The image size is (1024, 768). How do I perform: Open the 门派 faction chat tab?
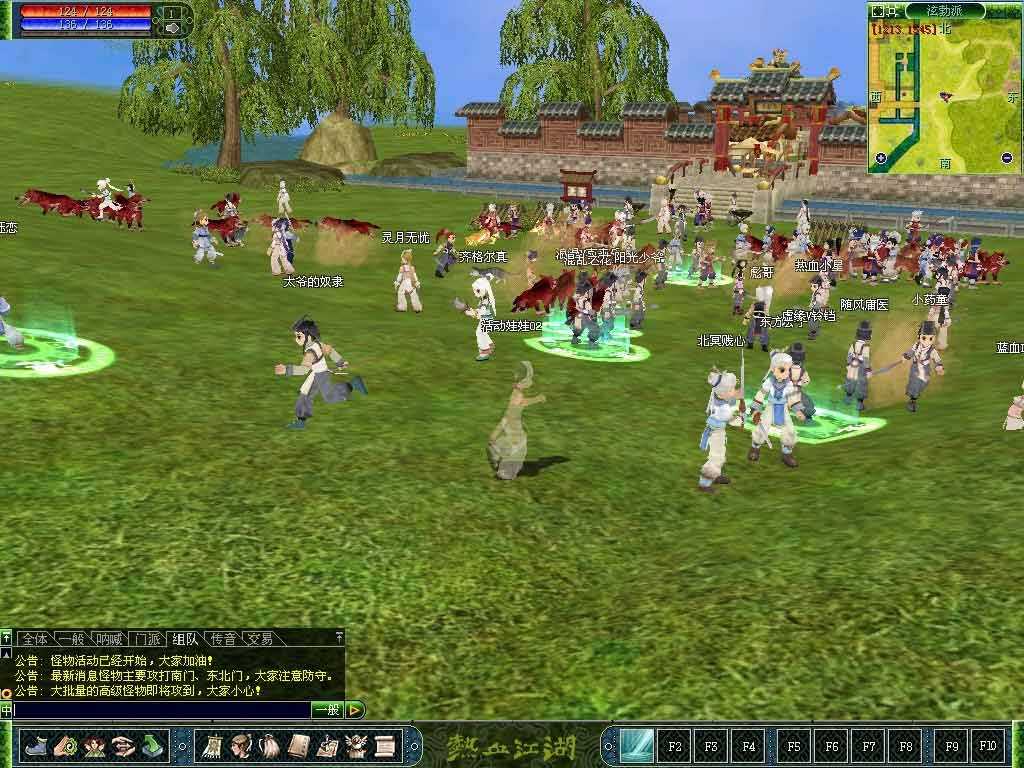point(148,638)
